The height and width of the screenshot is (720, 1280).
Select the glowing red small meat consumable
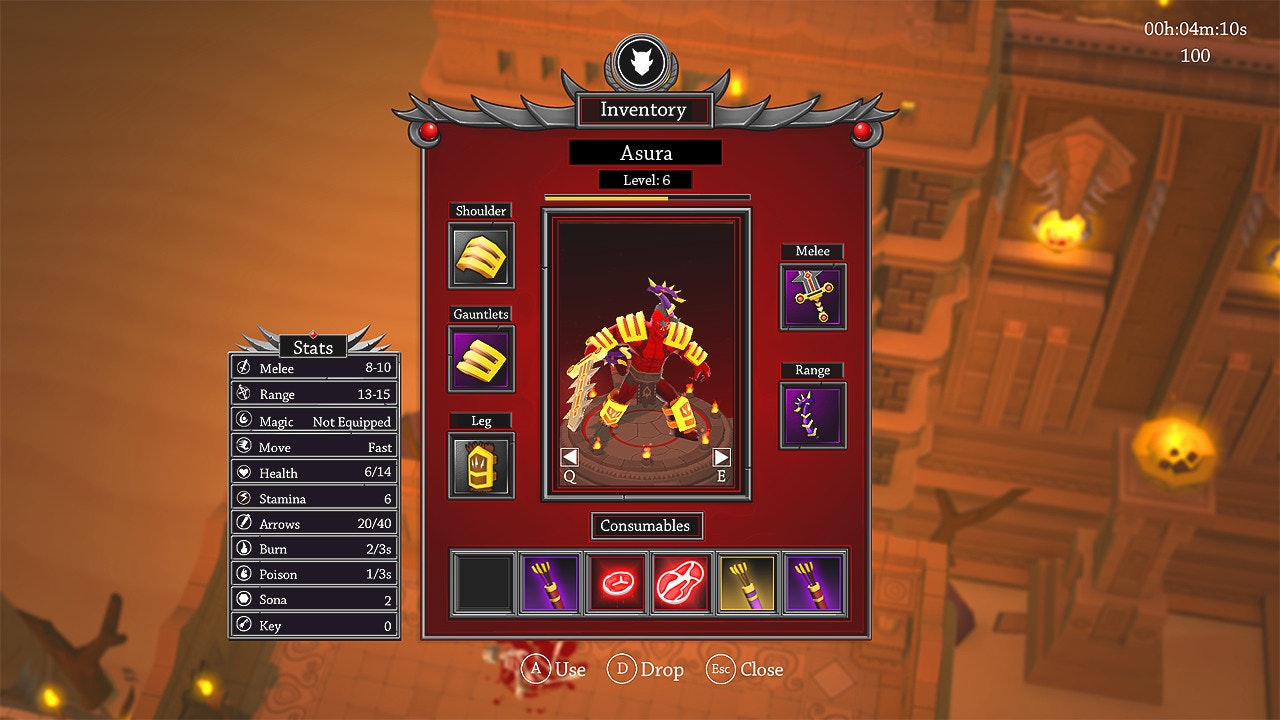[616, 582]
